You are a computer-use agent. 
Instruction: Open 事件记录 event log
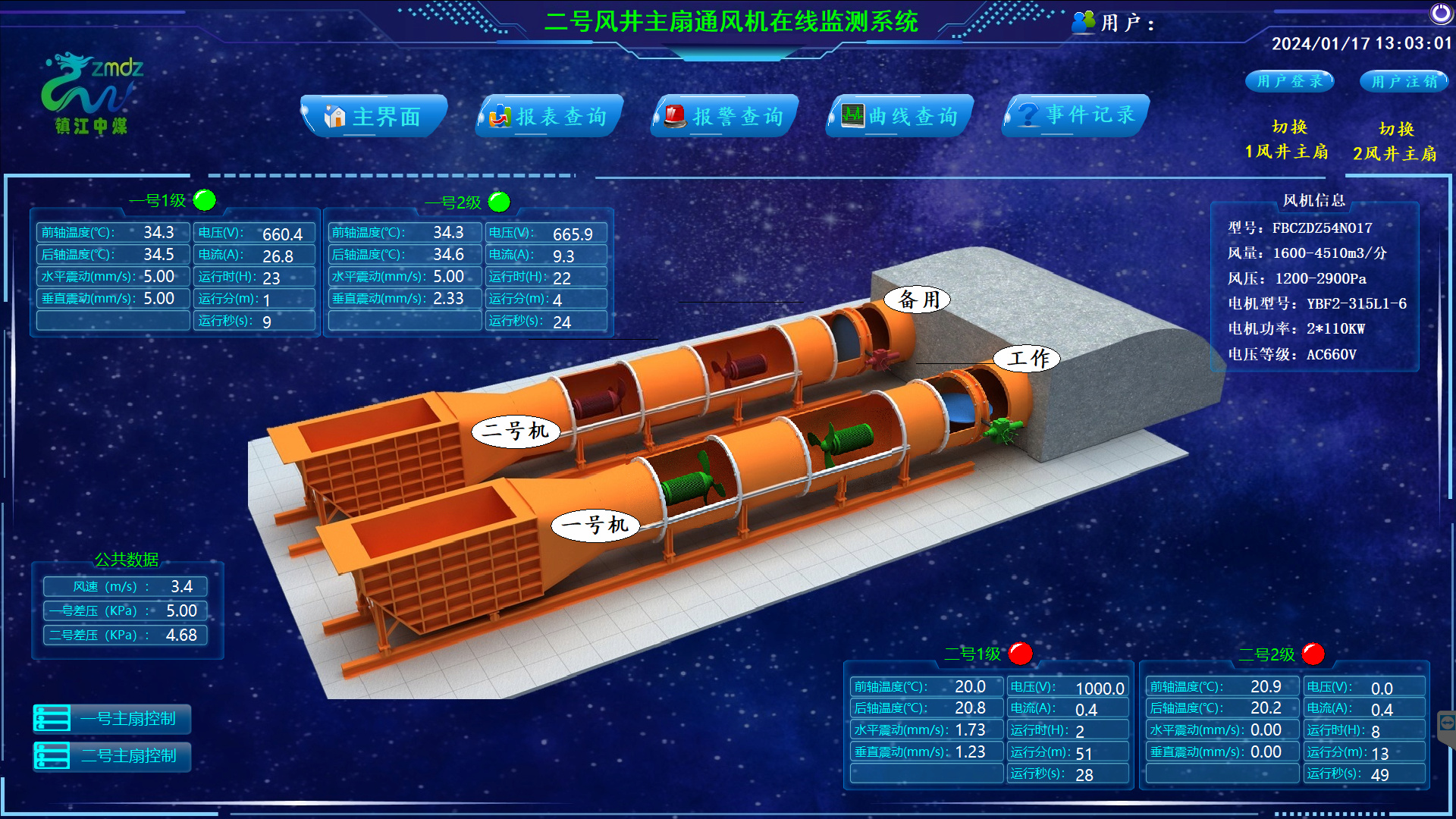pyautogui.click(x=1076, y=115)
